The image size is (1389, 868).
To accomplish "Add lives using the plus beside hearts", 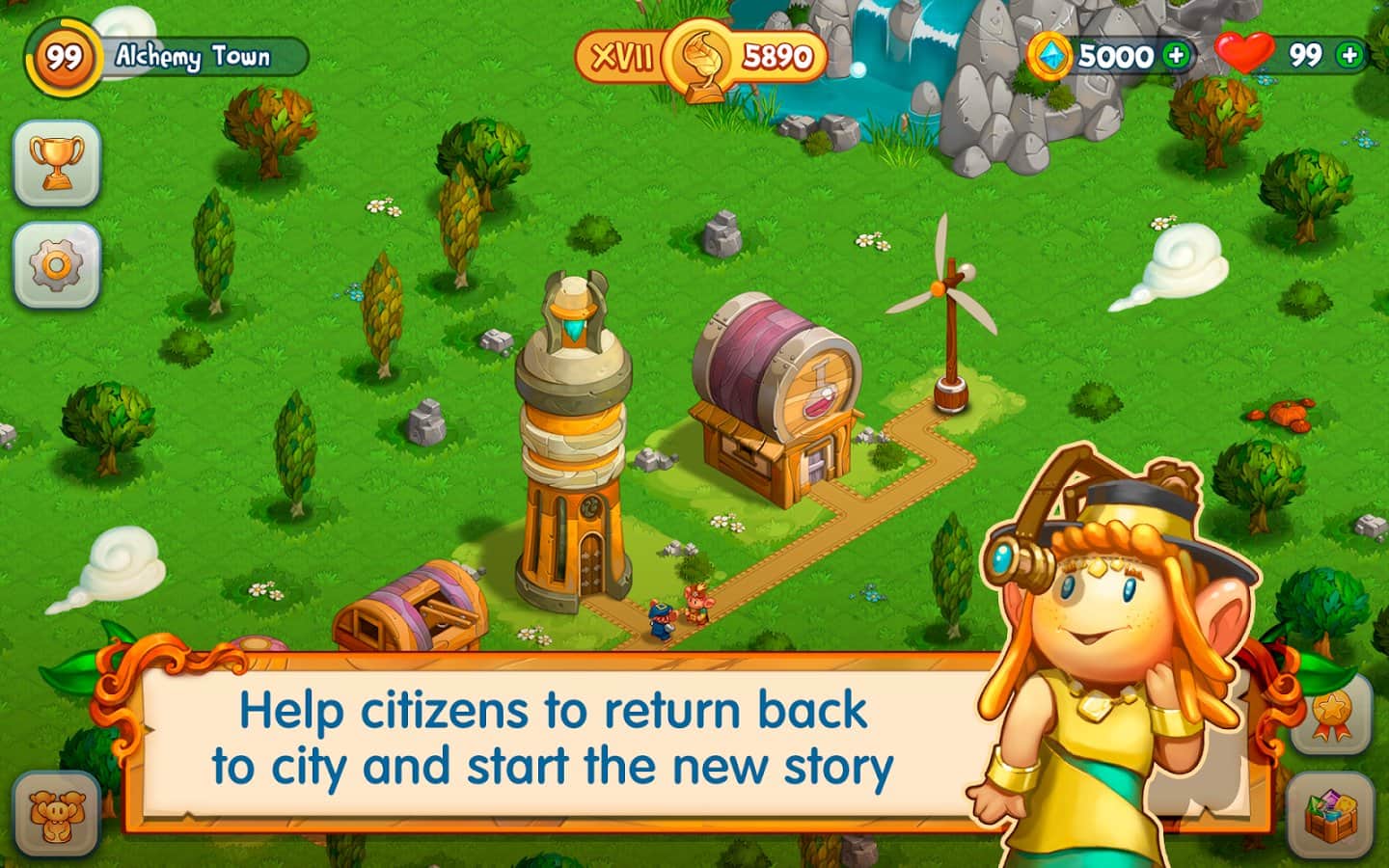I will tap(1350, 55).
